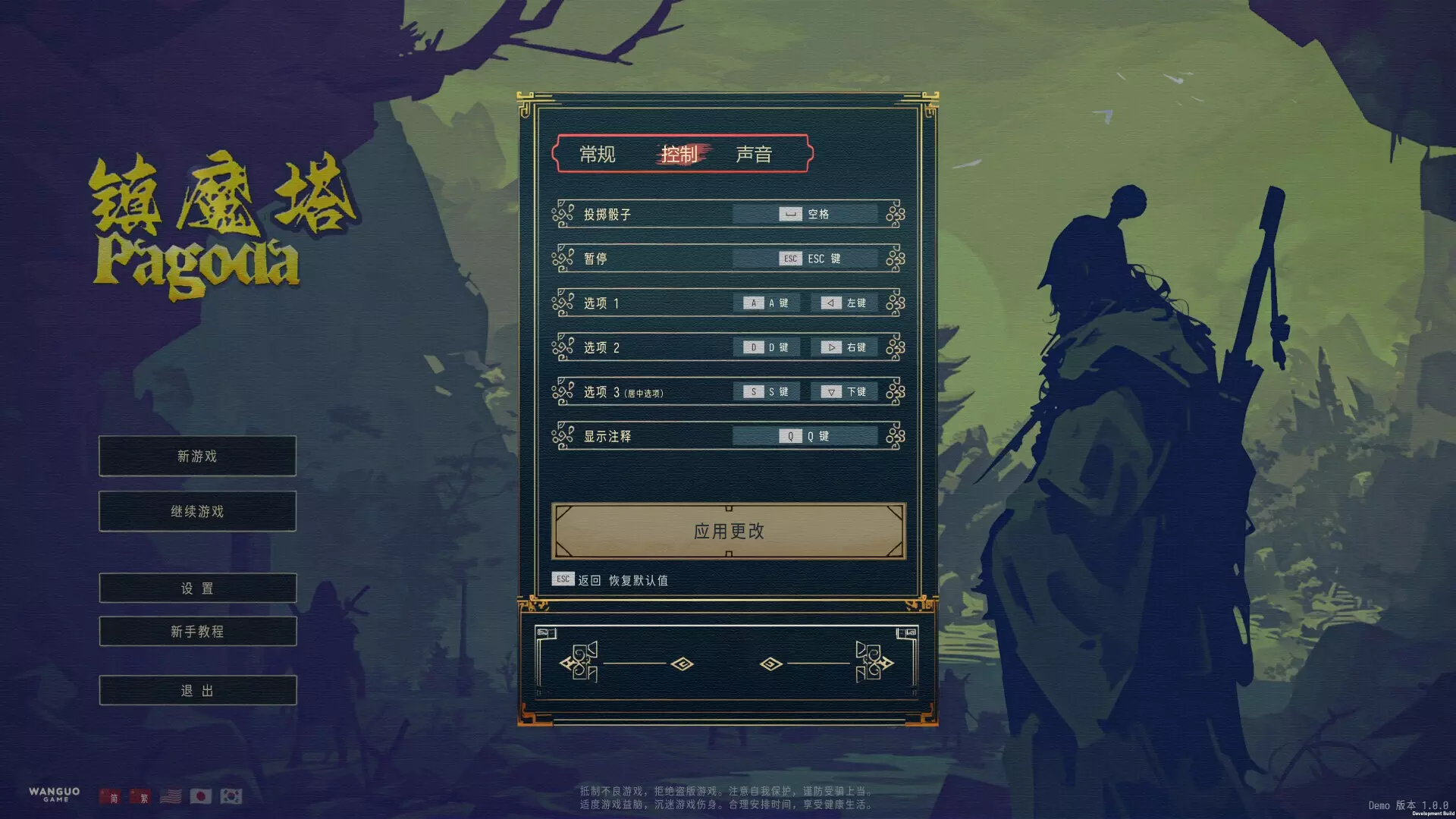Switch to the 常规 settings tab
The image size is (1456, 819).
(x=598, y=154)
